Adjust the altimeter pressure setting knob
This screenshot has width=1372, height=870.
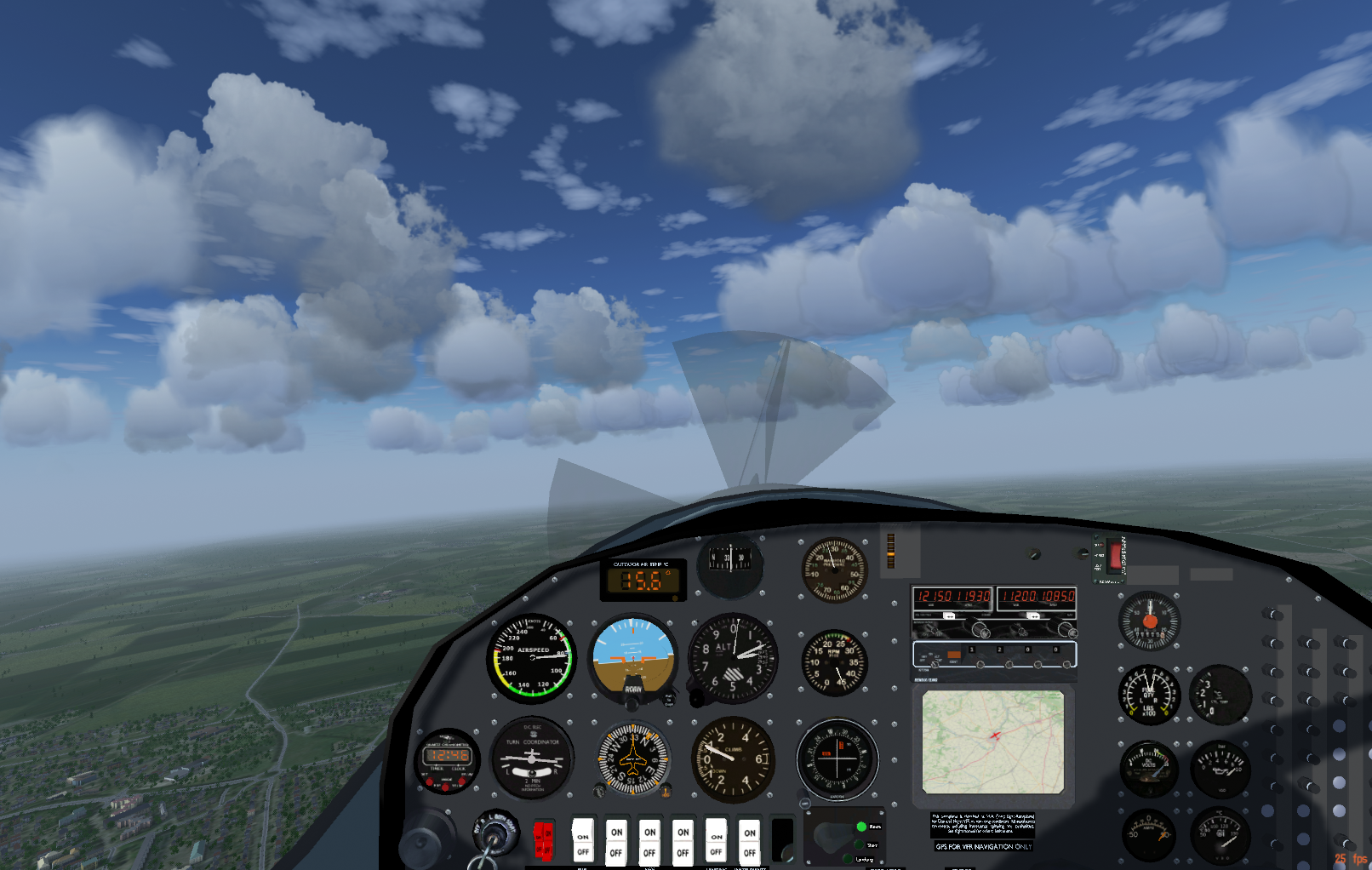tap(696, 698)
